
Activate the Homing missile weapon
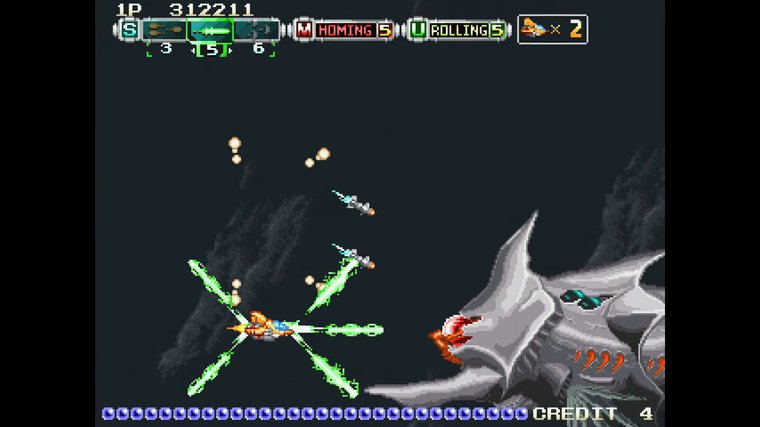tap(344, 30)
